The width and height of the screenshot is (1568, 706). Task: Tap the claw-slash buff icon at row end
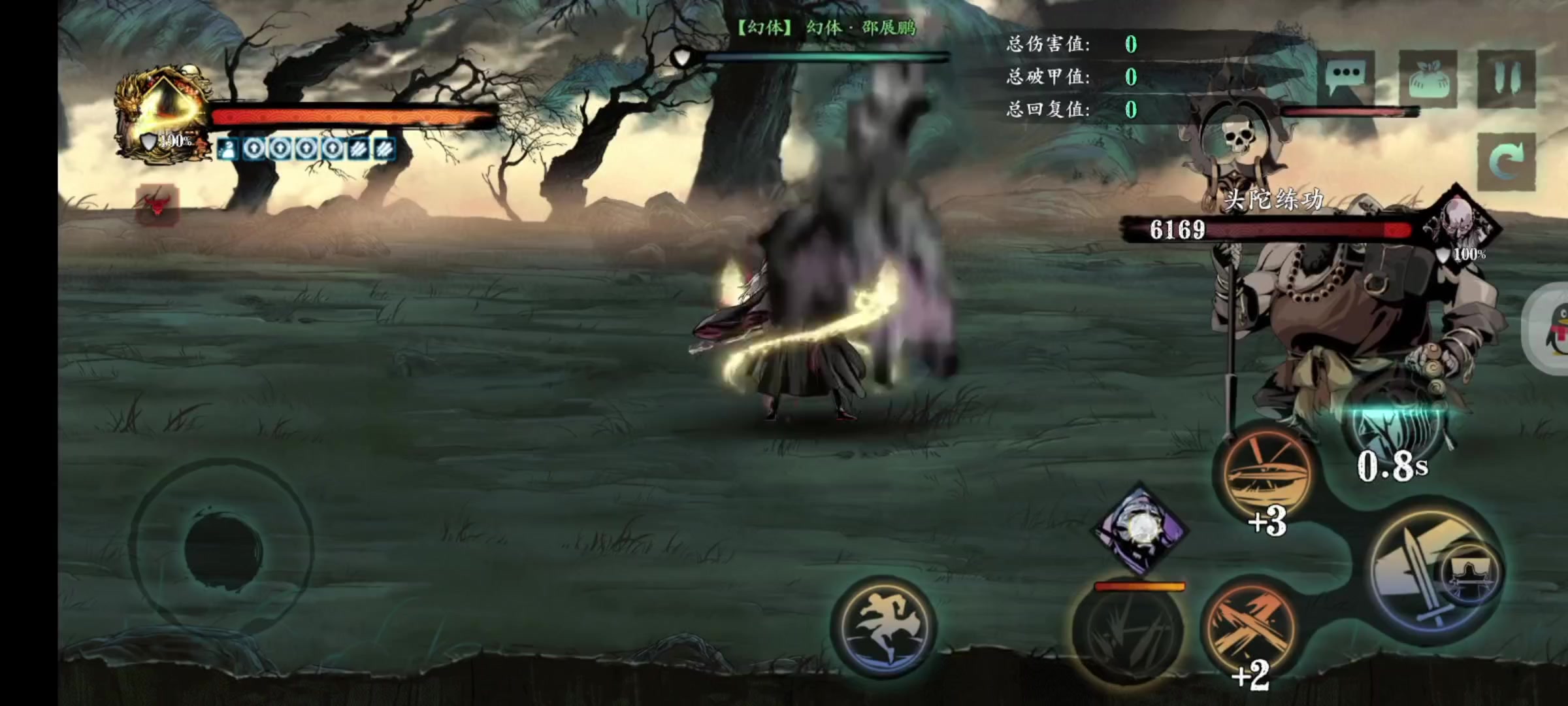[384, 148]
